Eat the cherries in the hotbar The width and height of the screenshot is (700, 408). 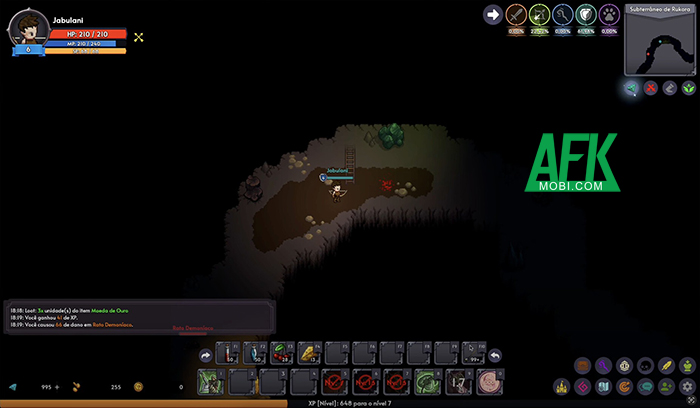coord(282,354)
